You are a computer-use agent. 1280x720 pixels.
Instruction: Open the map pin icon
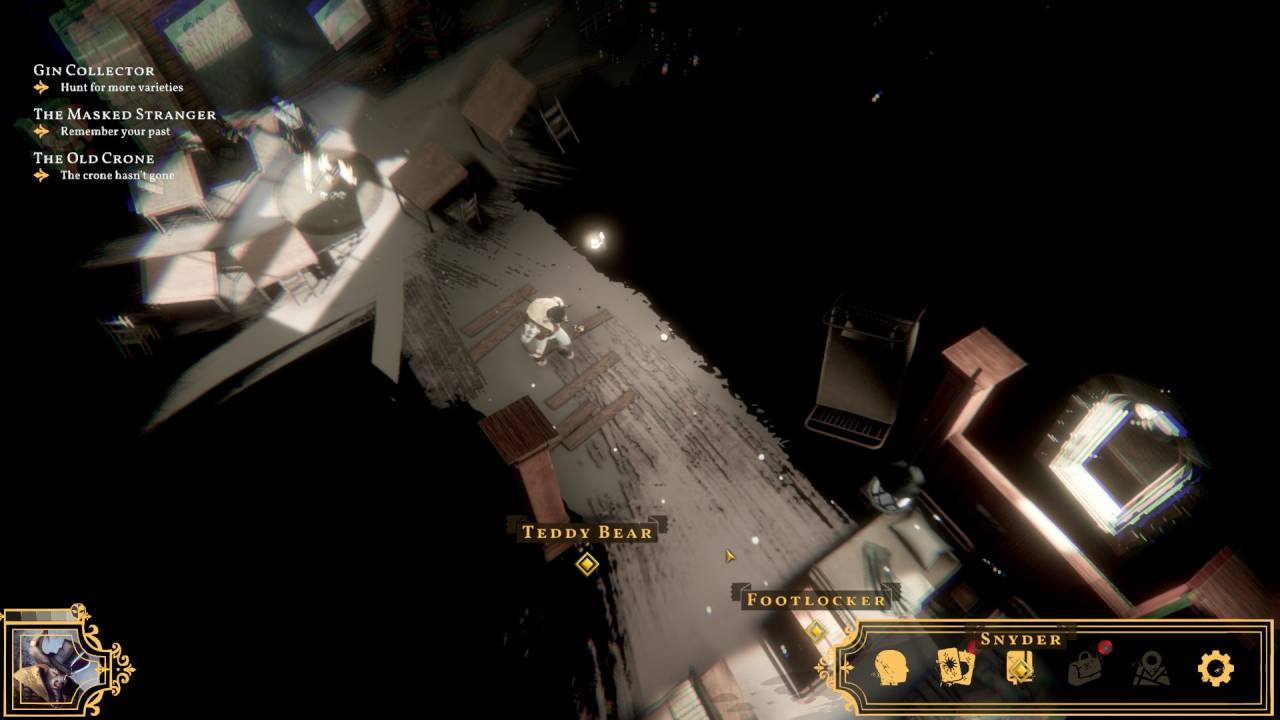tap(1151, 668)
